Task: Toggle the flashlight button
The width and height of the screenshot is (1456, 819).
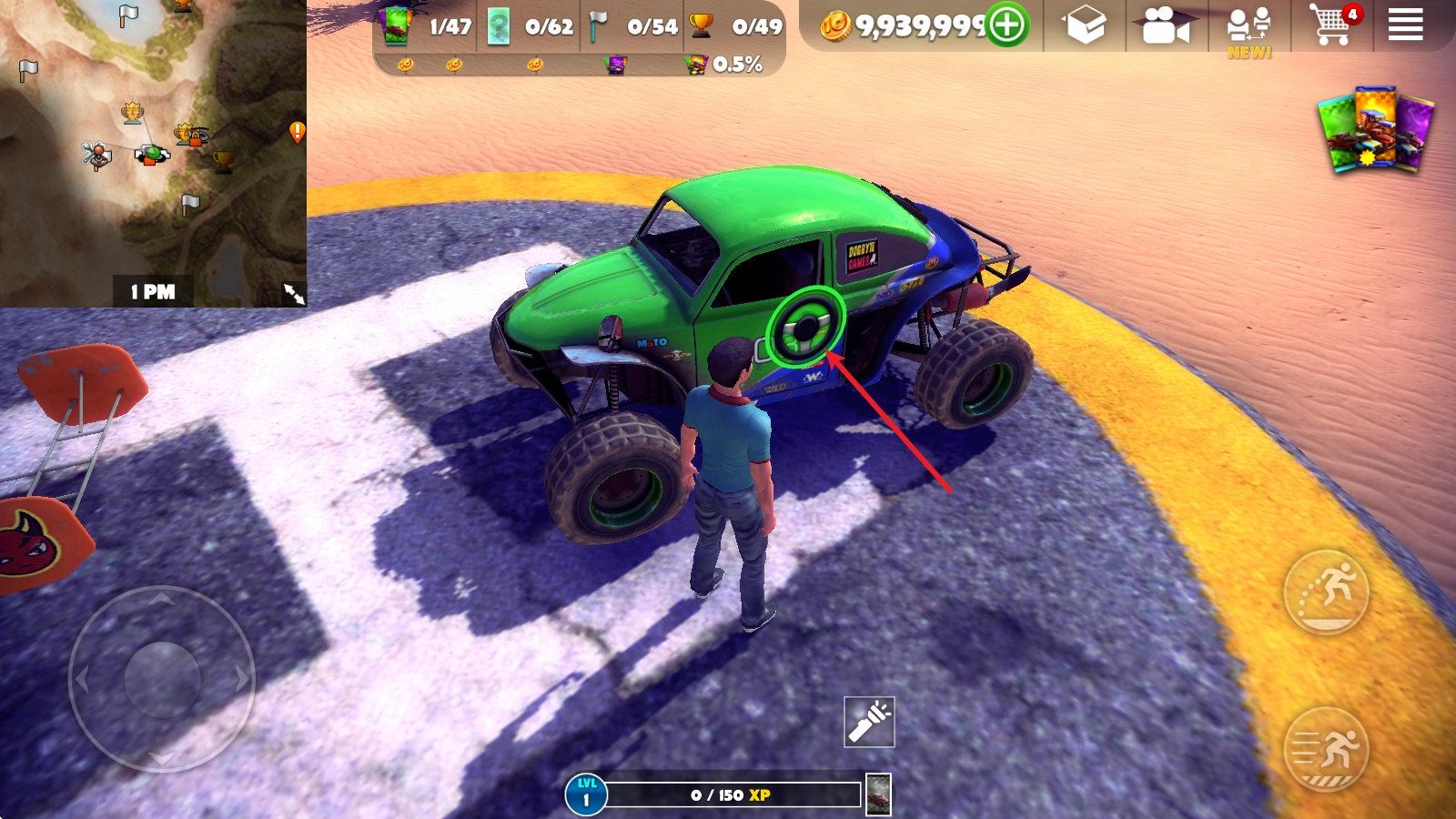Action: coord(869,722)
